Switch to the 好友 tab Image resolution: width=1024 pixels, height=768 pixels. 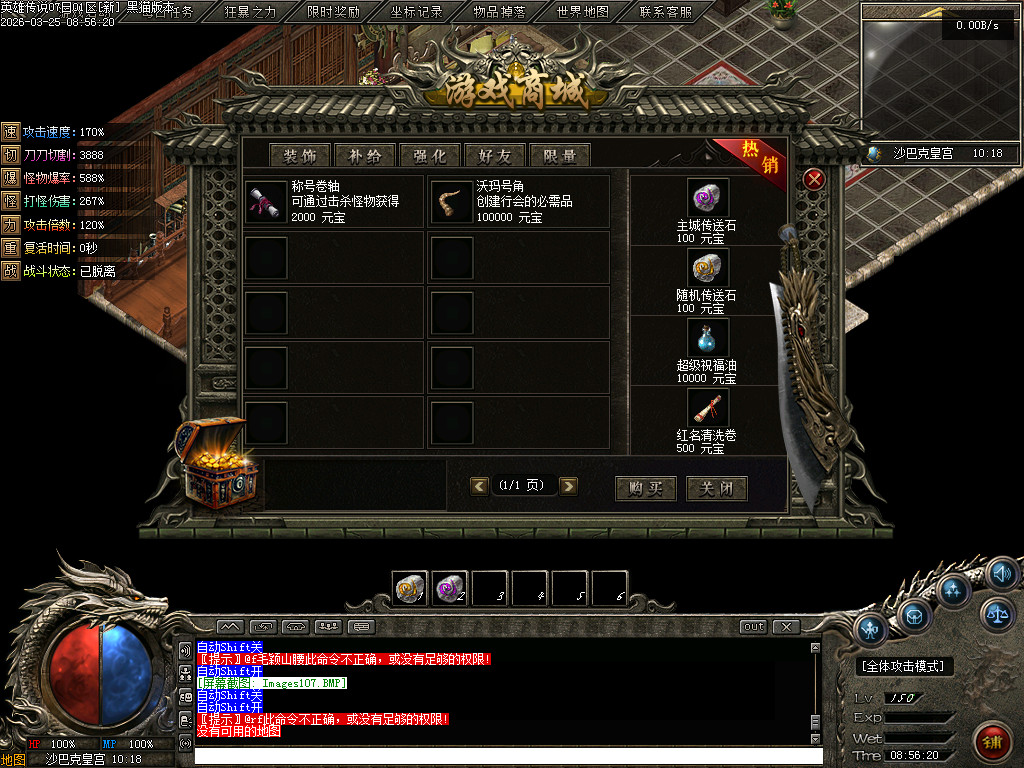(x=495, y=155)
